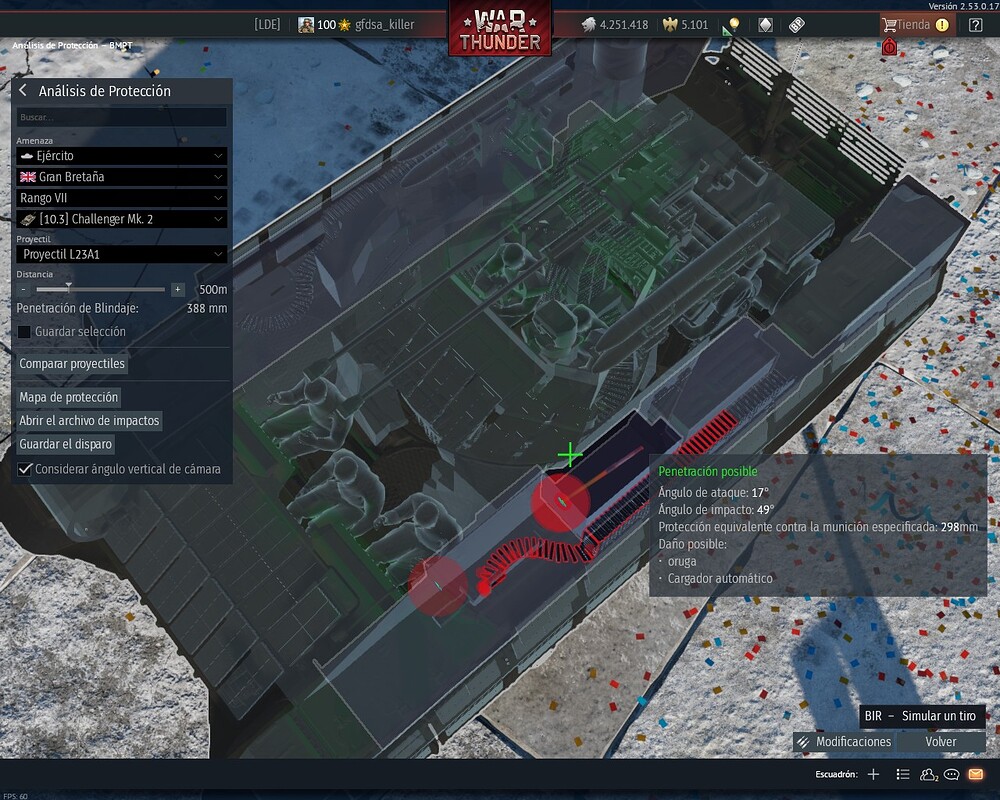
Task: Expand the Rango VII dropdown
Action: coord(122,198)
